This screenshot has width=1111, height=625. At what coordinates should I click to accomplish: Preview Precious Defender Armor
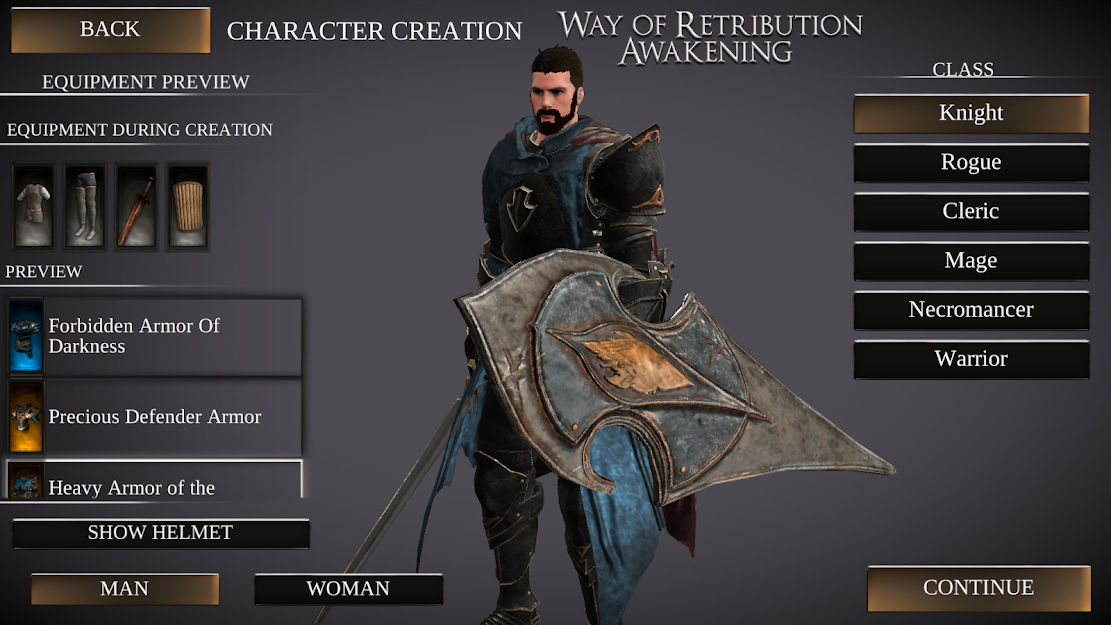pos(155,417)
